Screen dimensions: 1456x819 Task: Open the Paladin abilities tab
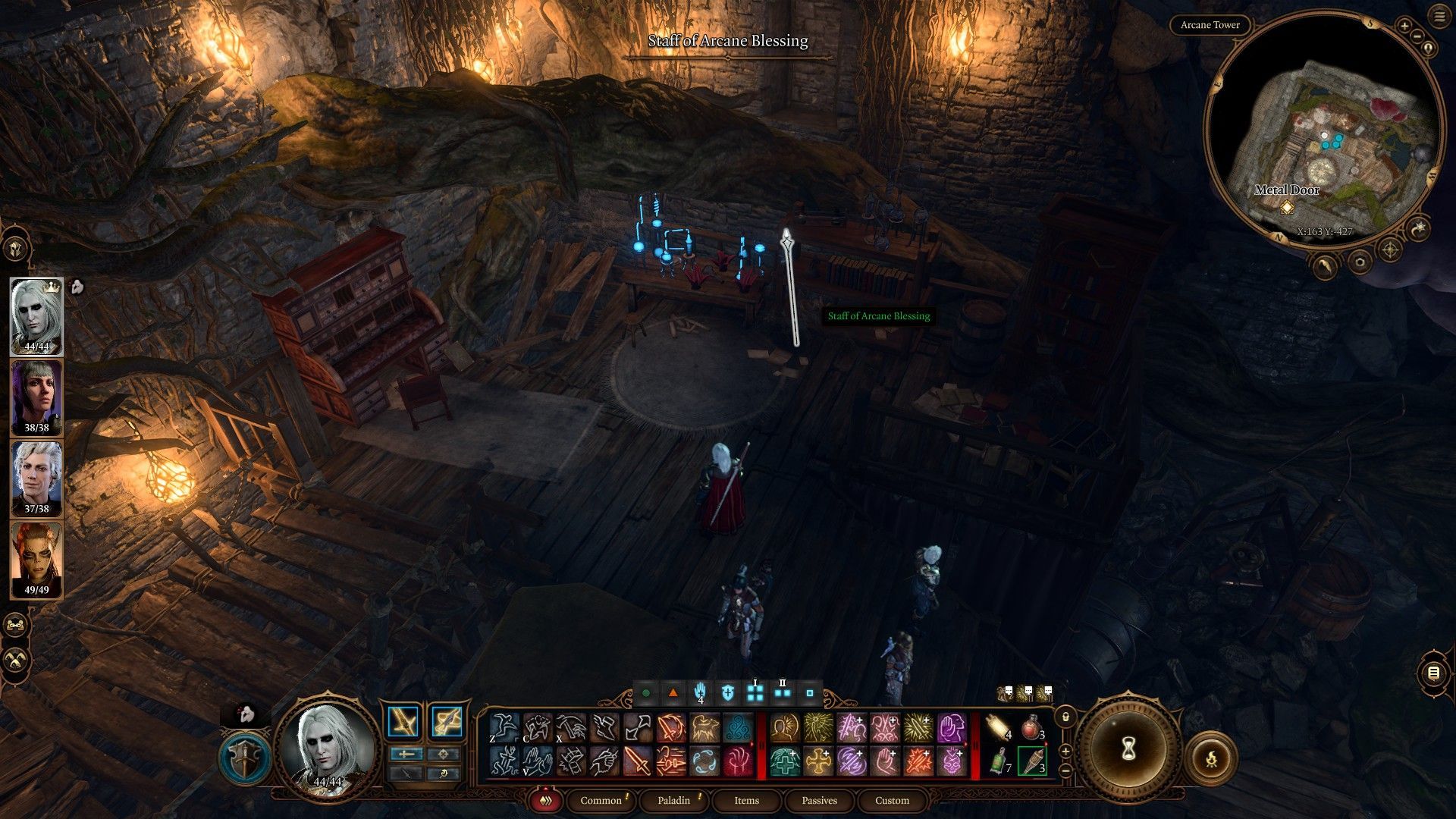[x=673, y=800]
